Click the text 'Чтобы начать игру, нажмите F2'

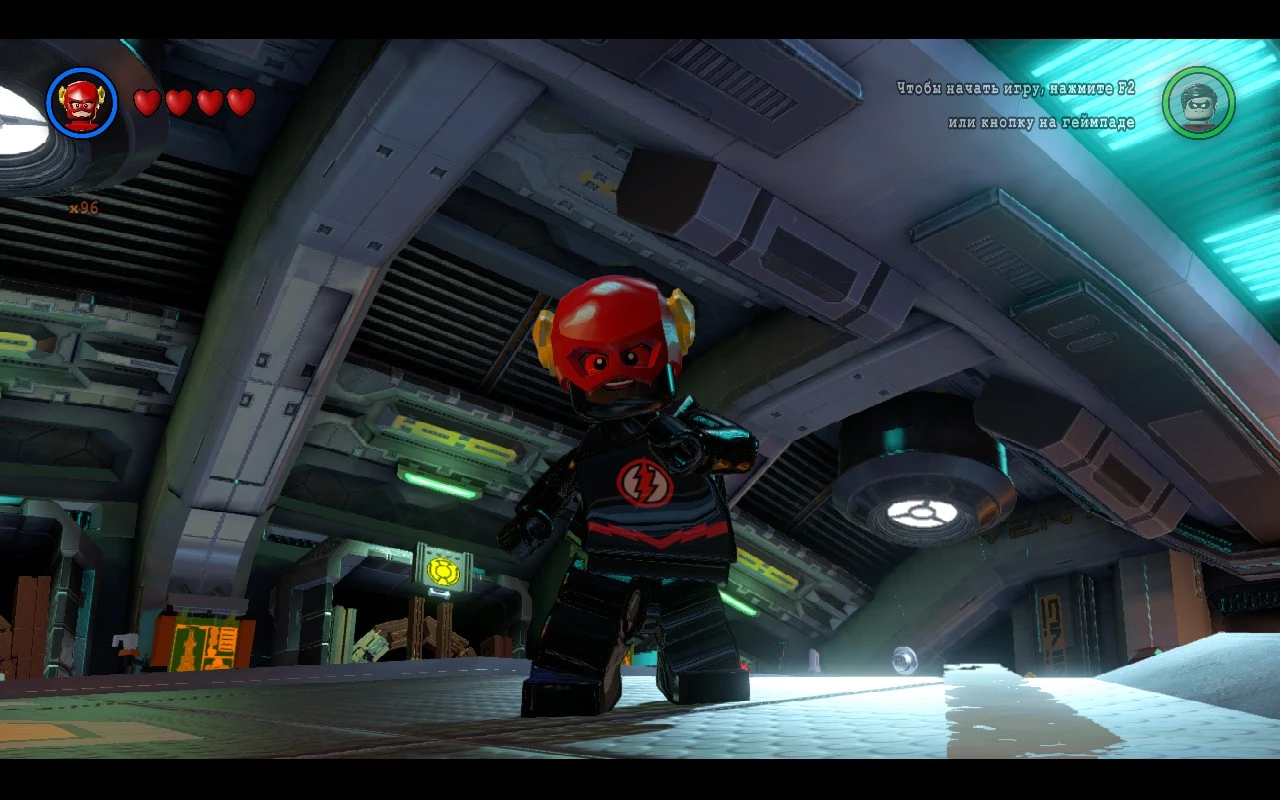[1014, 88]
